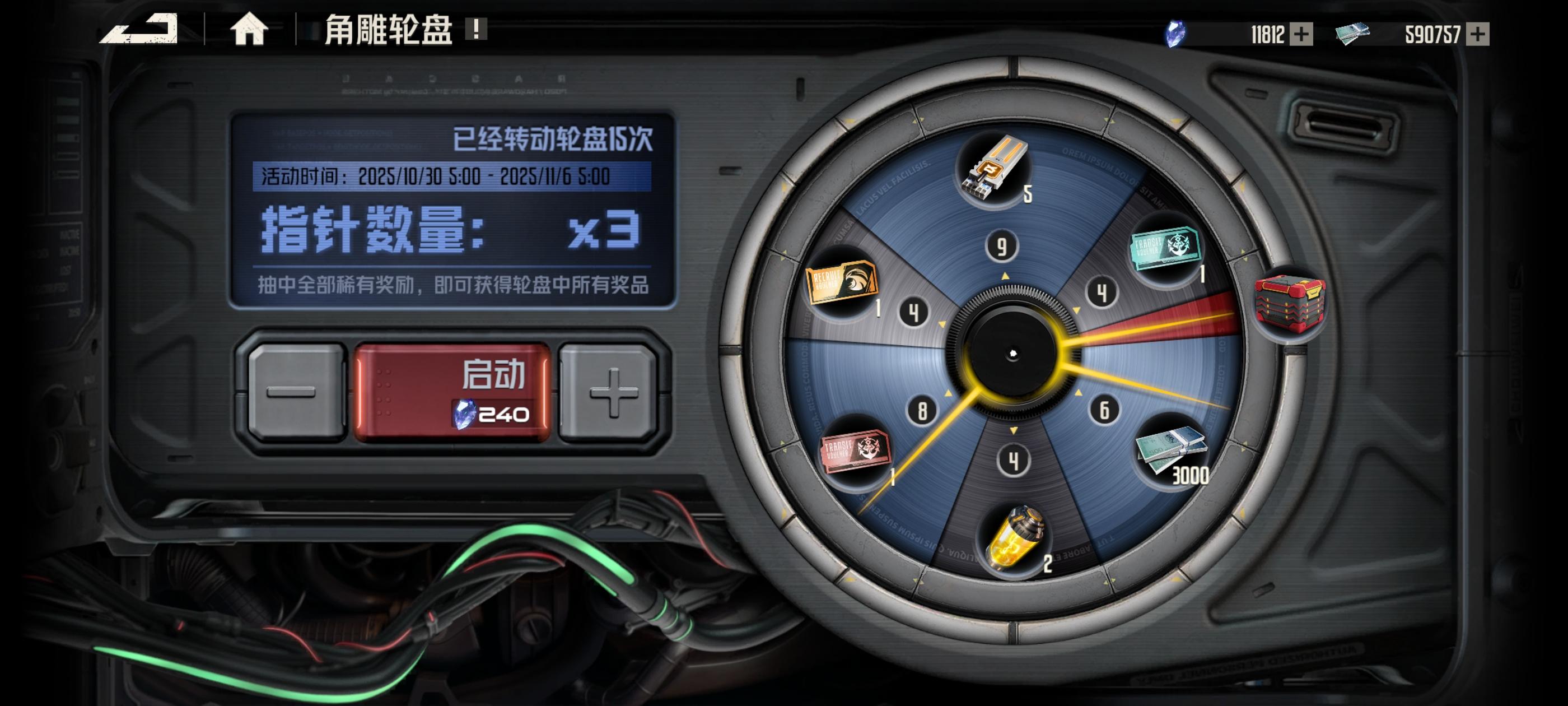Click the home icon in the top bar
The height and width of the screenshot is (706, 1568).
250,29
